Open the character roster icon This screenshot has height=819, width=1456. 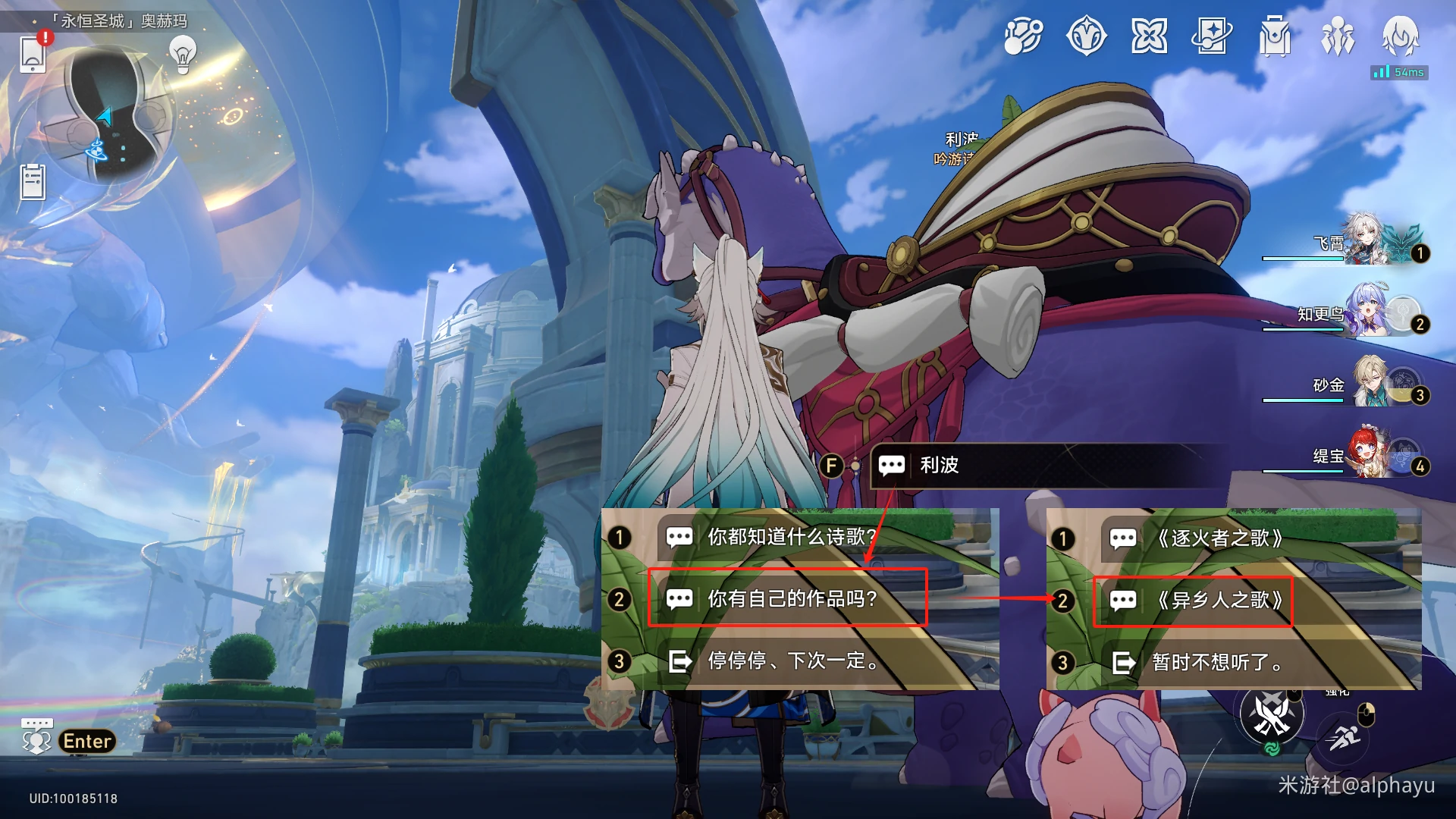pos(1337,36)
